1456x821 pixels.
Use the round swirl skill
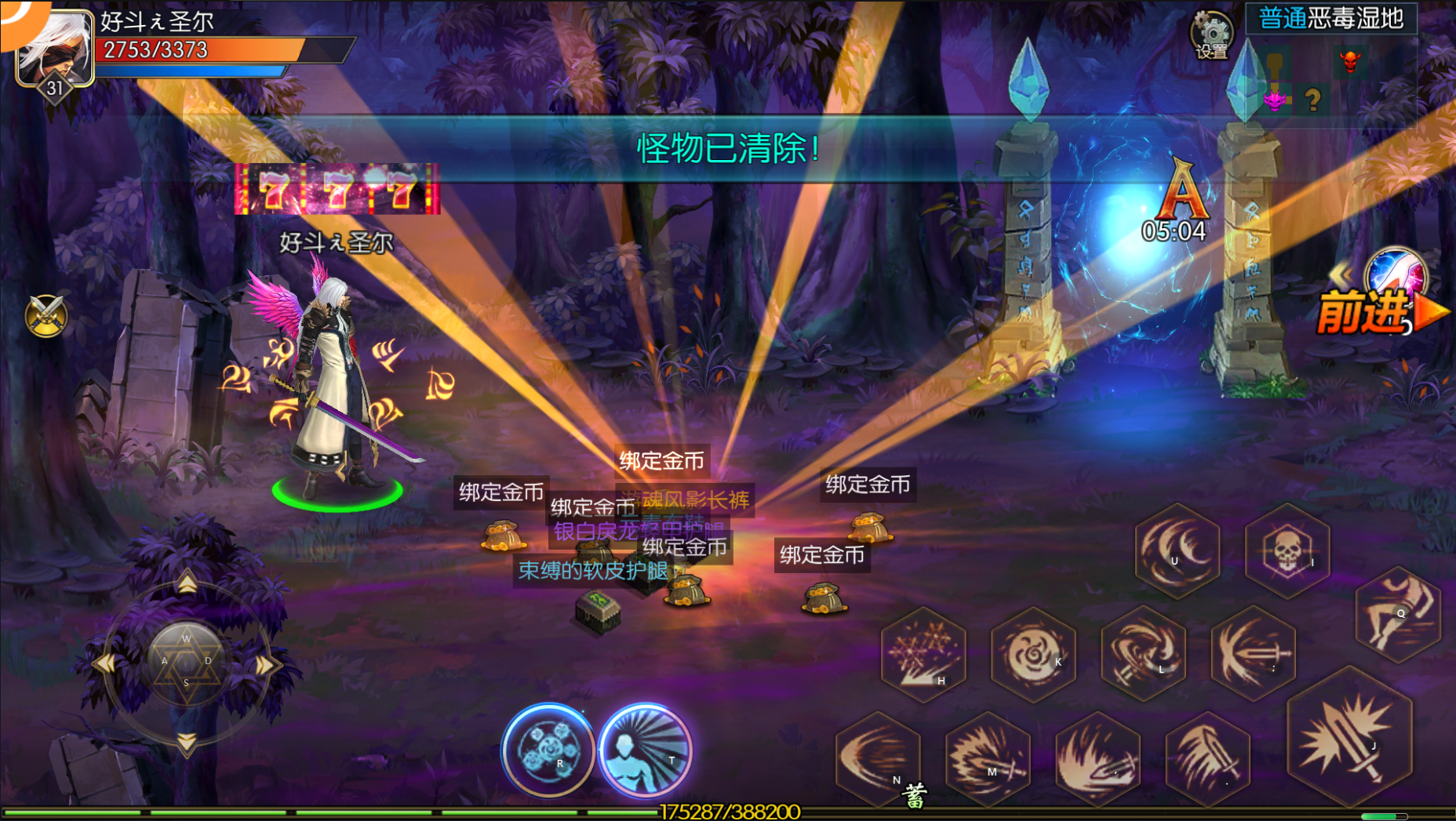(1033, 654)
